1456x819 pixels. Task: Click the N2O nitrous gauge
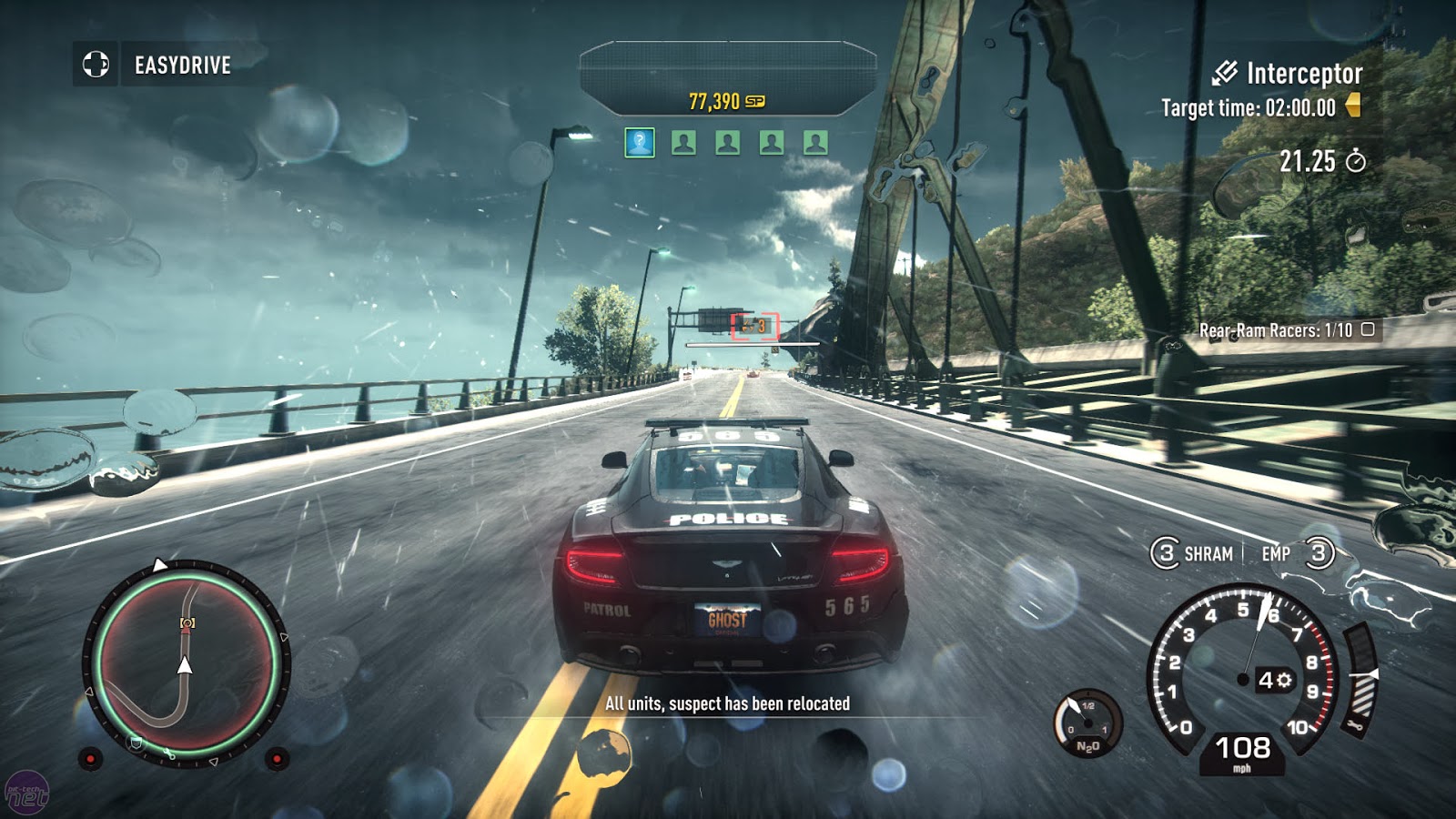tap(1087, 724)
